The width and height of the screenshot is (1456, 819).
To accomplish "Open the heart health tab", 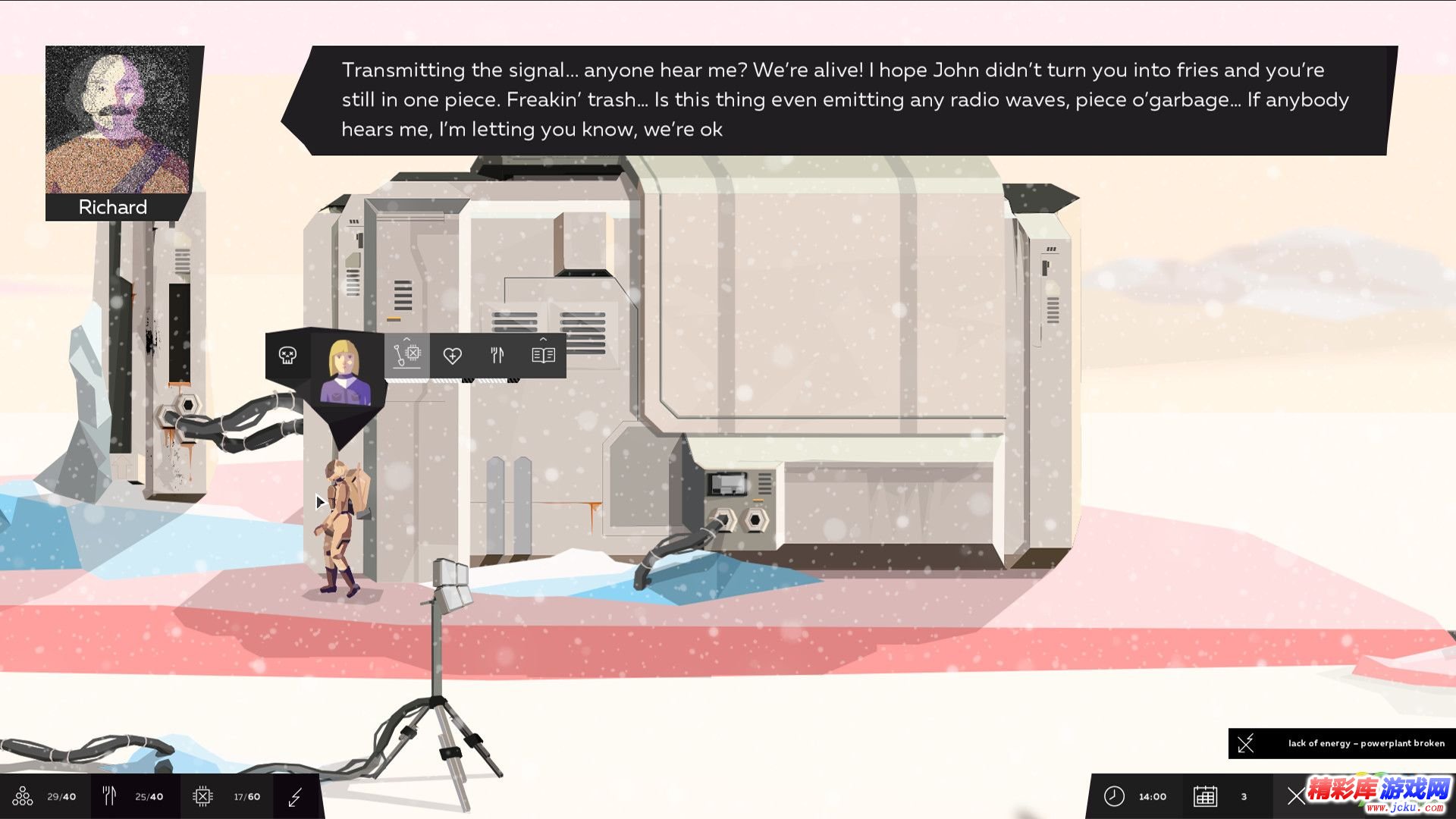I will point(453,355).
